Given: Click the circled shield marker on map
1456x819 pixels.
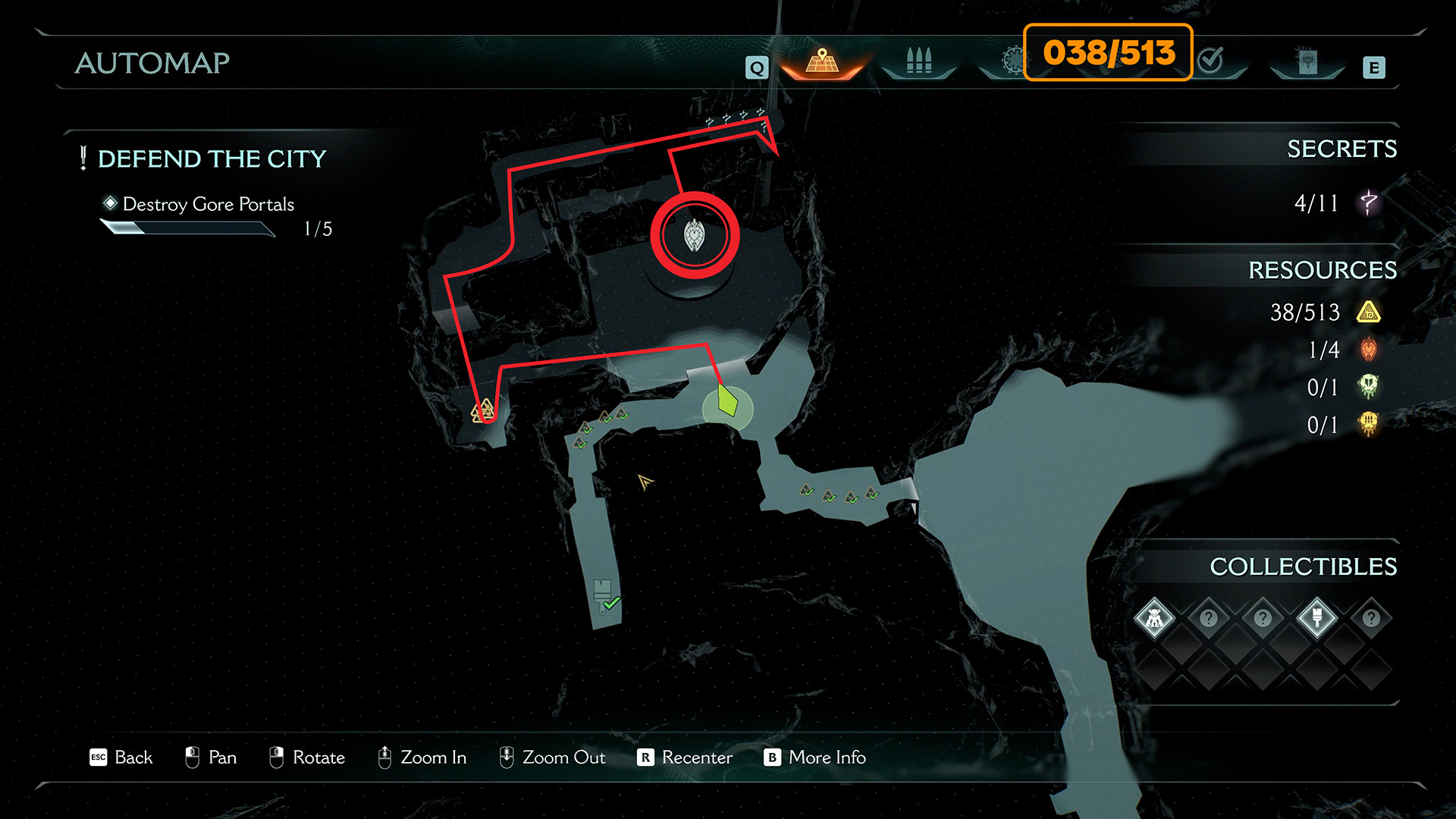Looking at the screenshot, I should (x=694, y=235).
